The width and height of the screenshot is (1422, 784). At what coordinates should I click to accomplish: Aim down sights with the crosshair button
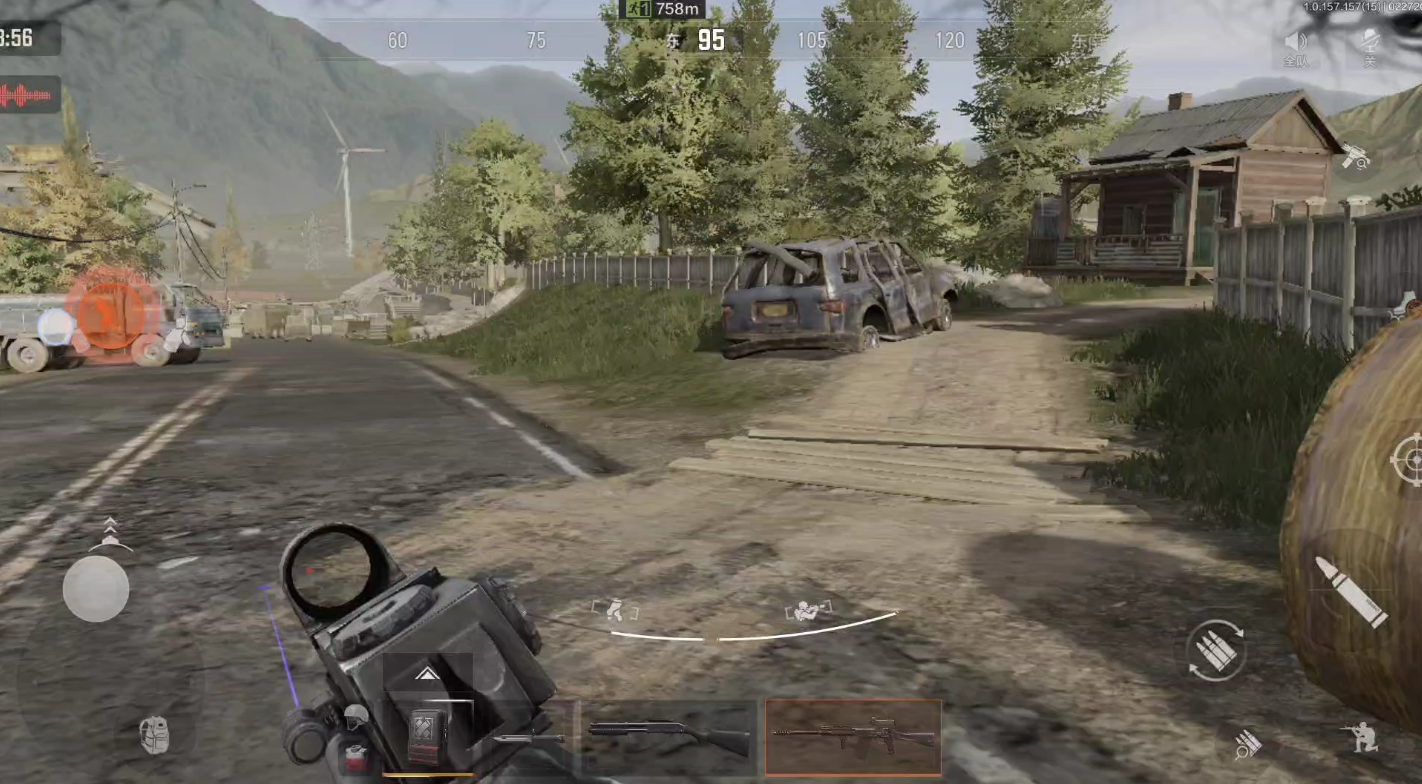tap(1408, 461)
